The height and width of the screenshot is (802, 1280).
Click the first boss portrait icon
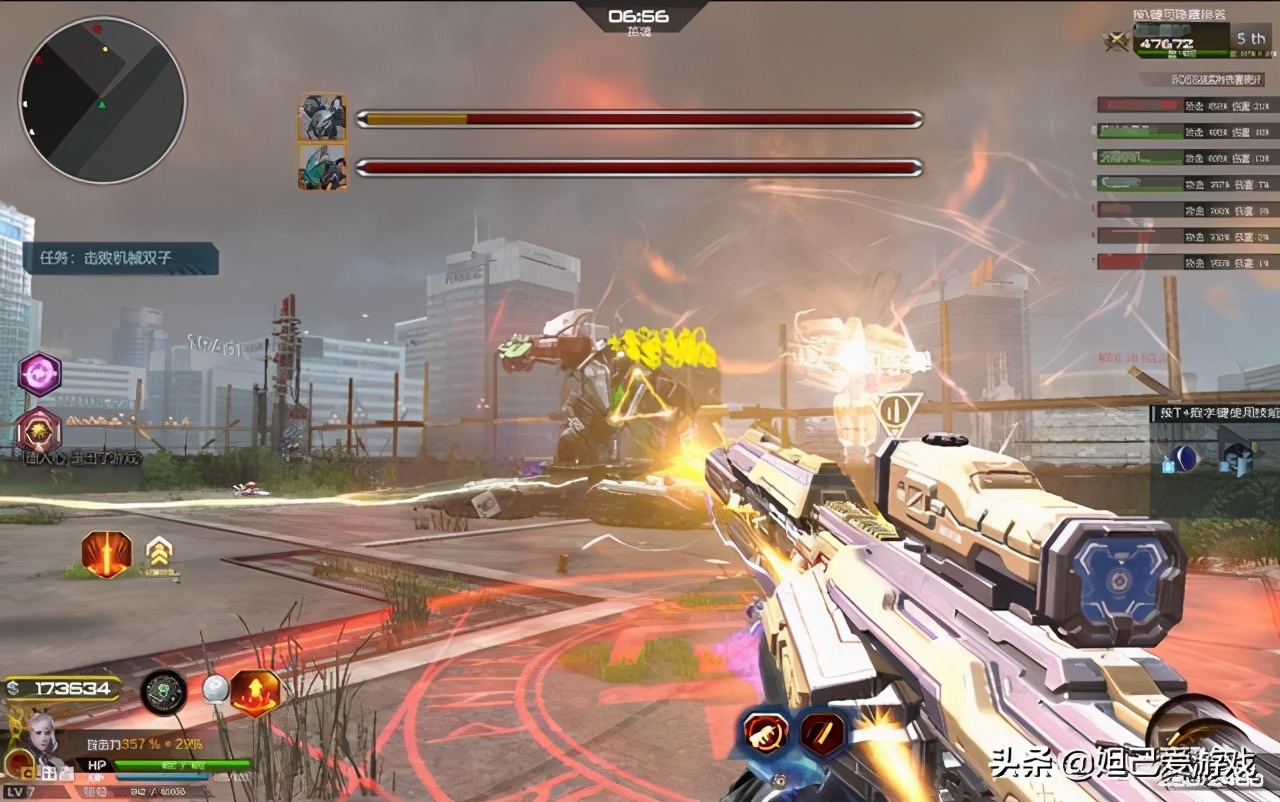323,118
